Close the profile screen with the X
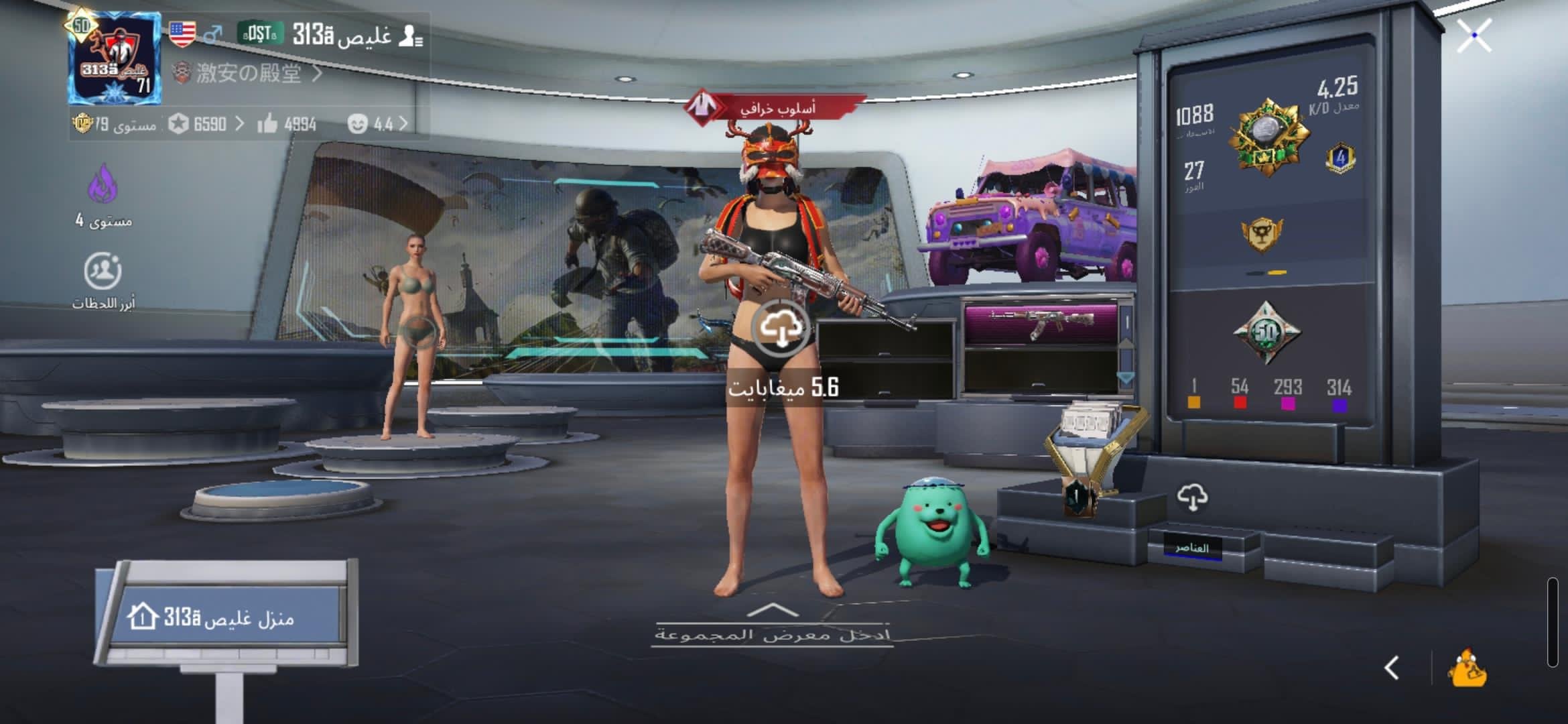1568x724 pixels. point(1474,36)
